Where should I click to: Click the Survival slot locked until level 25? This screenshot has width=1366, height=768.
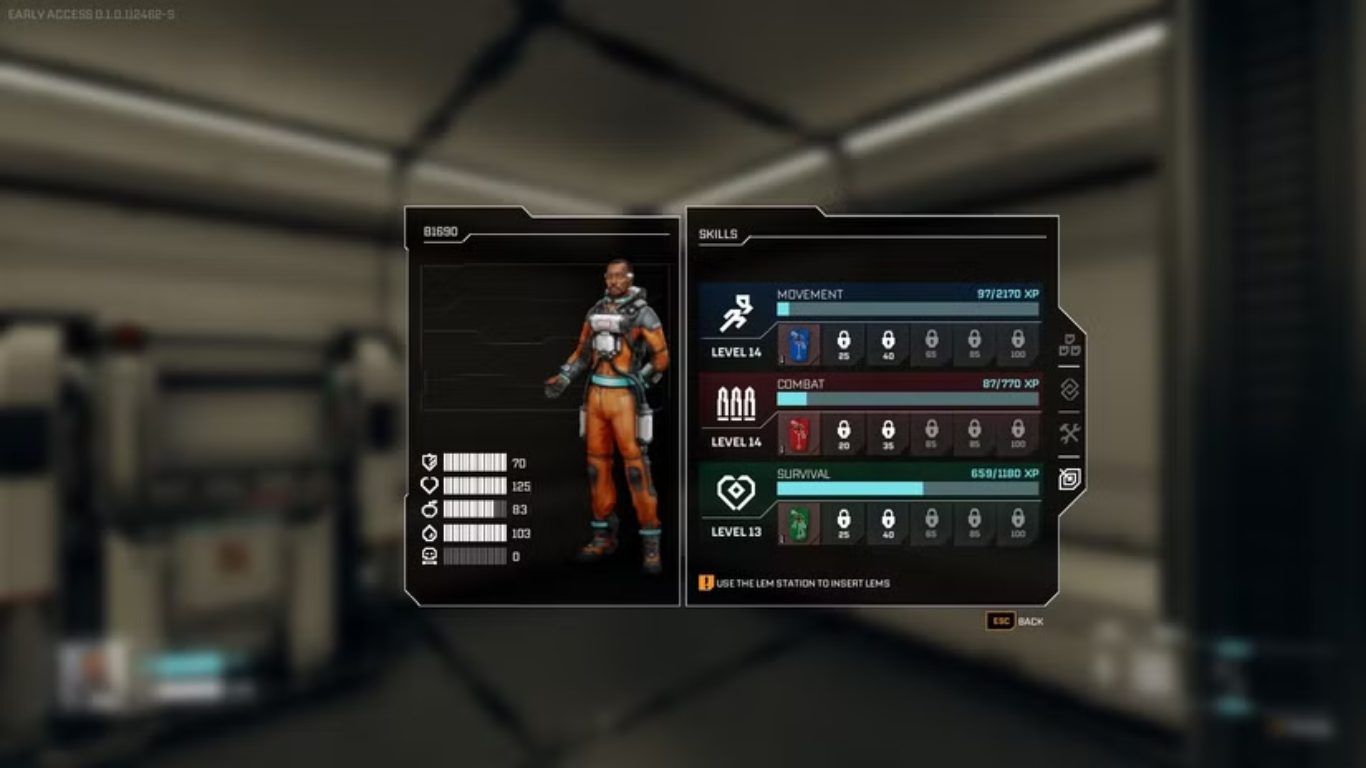coord(843,523)
